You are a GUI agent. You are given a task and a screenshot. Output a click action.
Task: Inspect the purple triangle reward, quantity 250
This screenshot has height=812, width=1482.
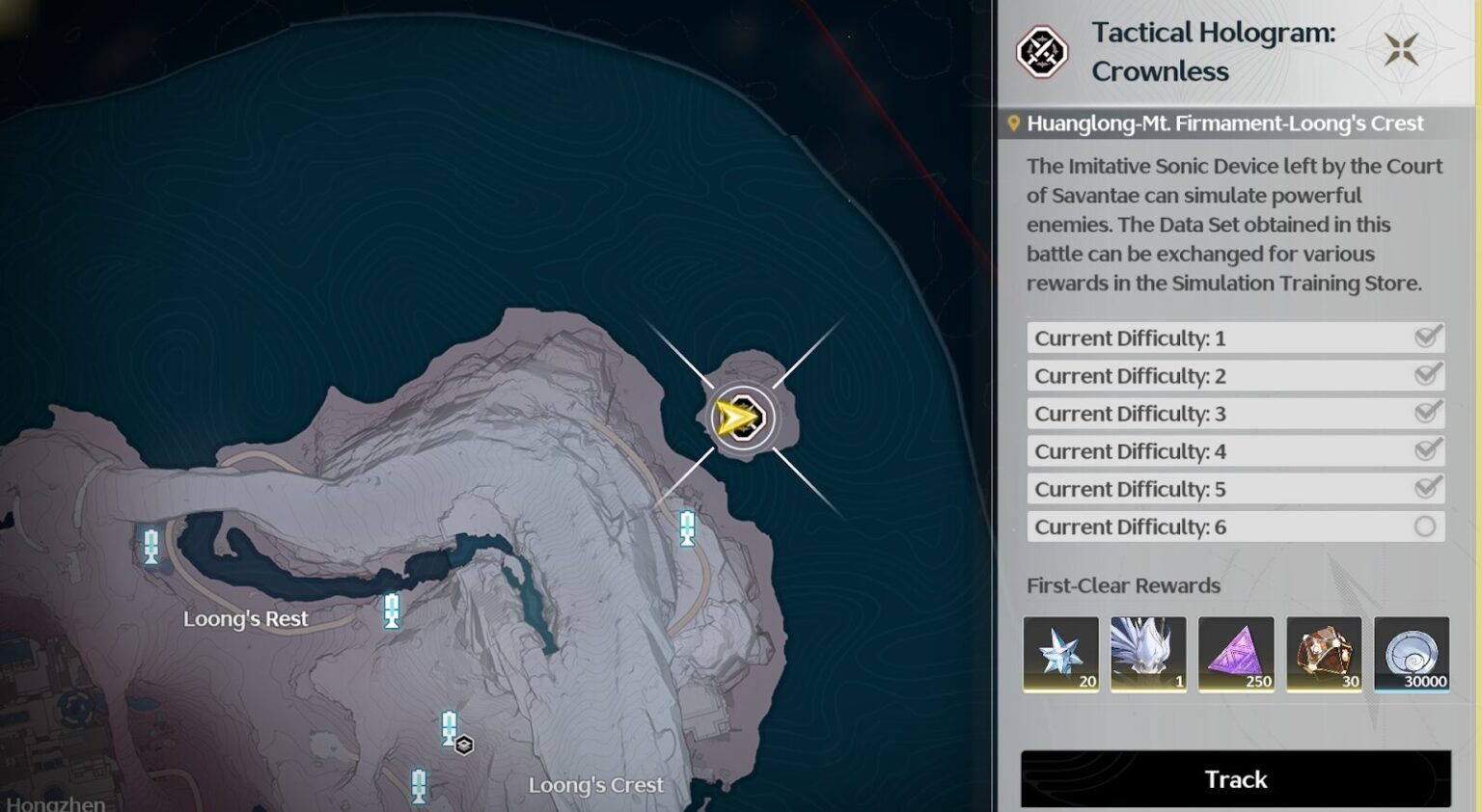(1236, 654)
